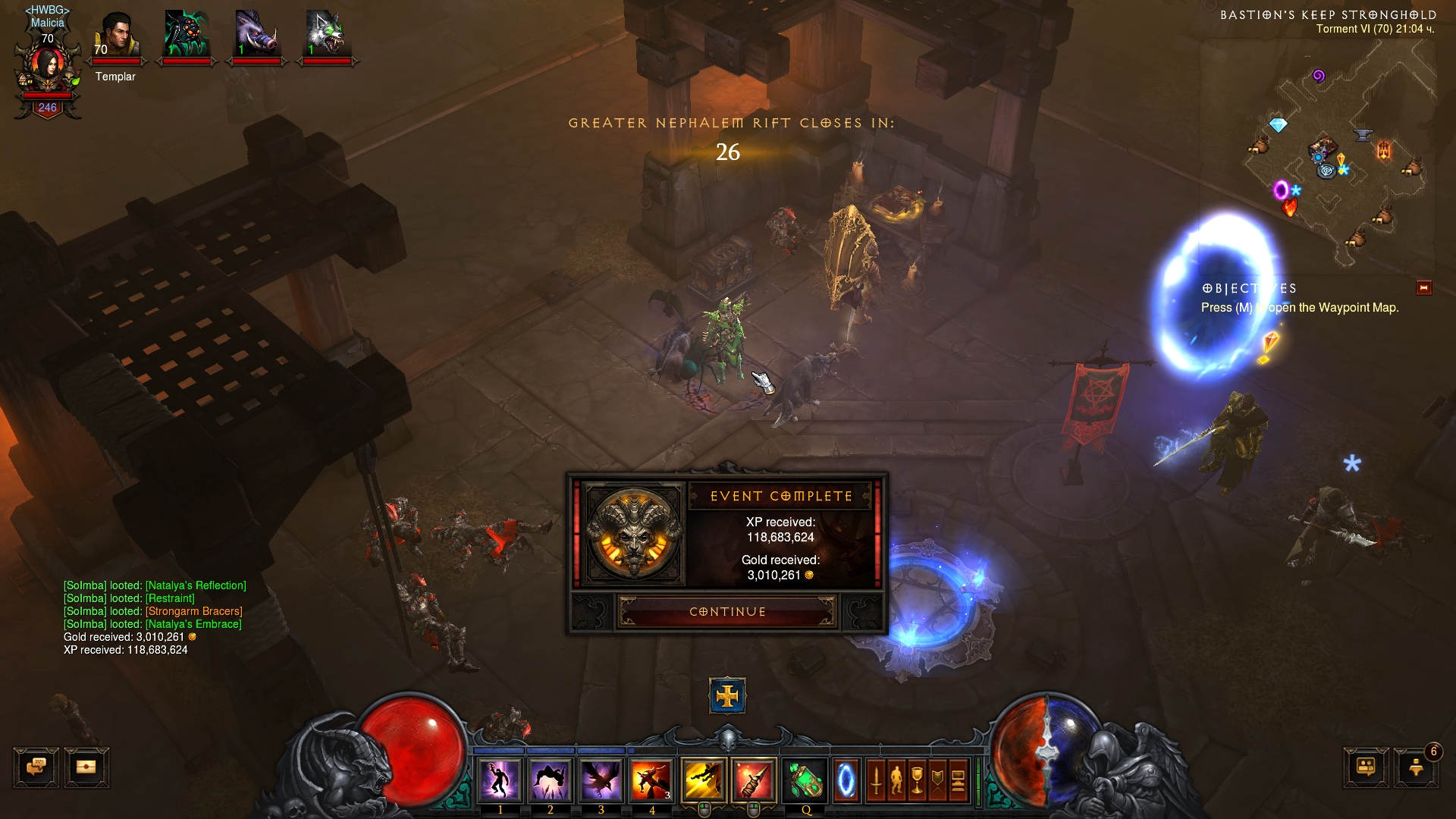Screen dimensions: 1456x819
Task: Select the yellow clawed-hand skill slot
Action: point(704,780)
